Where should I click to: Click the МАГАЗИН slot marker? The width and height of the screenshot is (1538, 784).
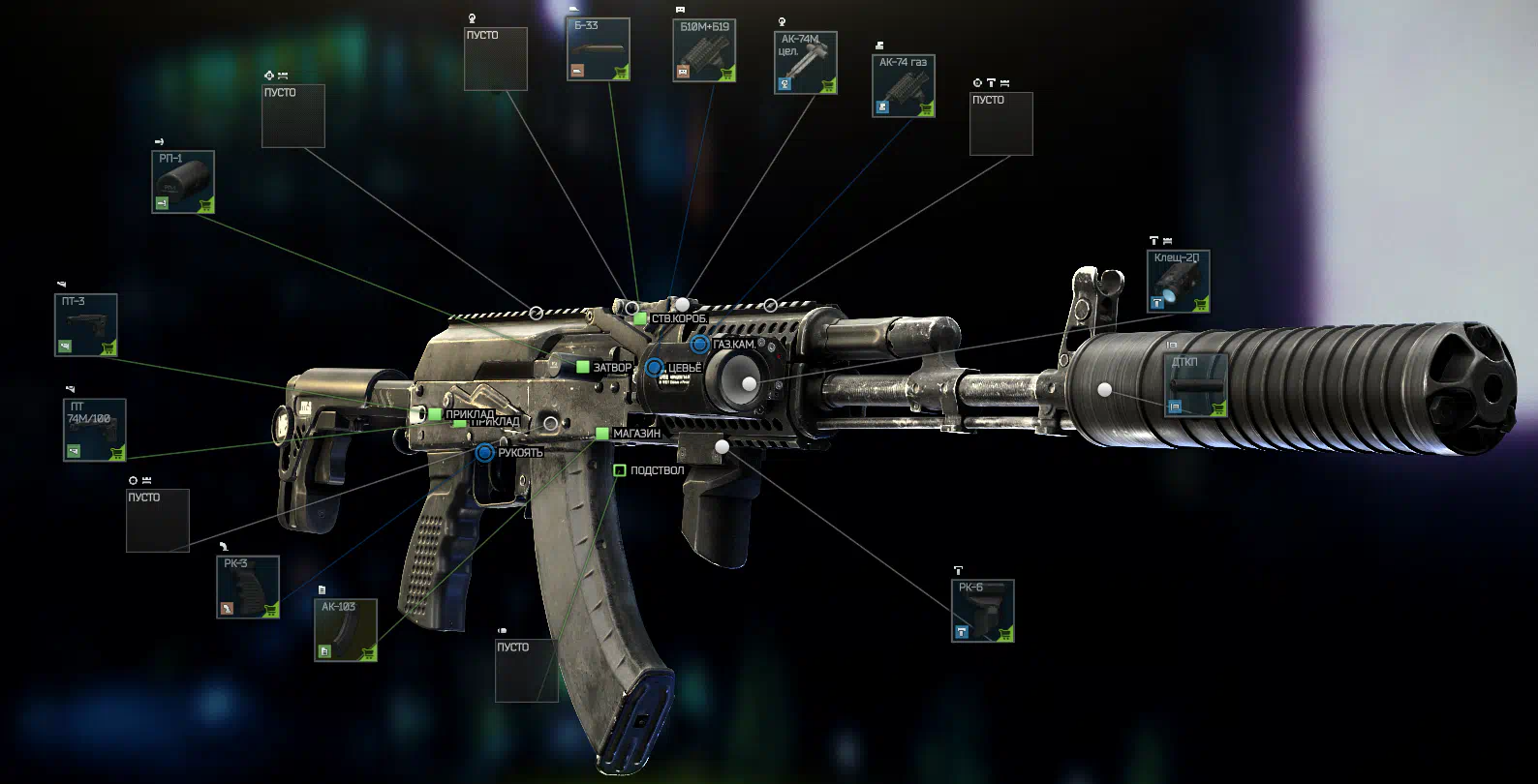(x=602, y=434)
